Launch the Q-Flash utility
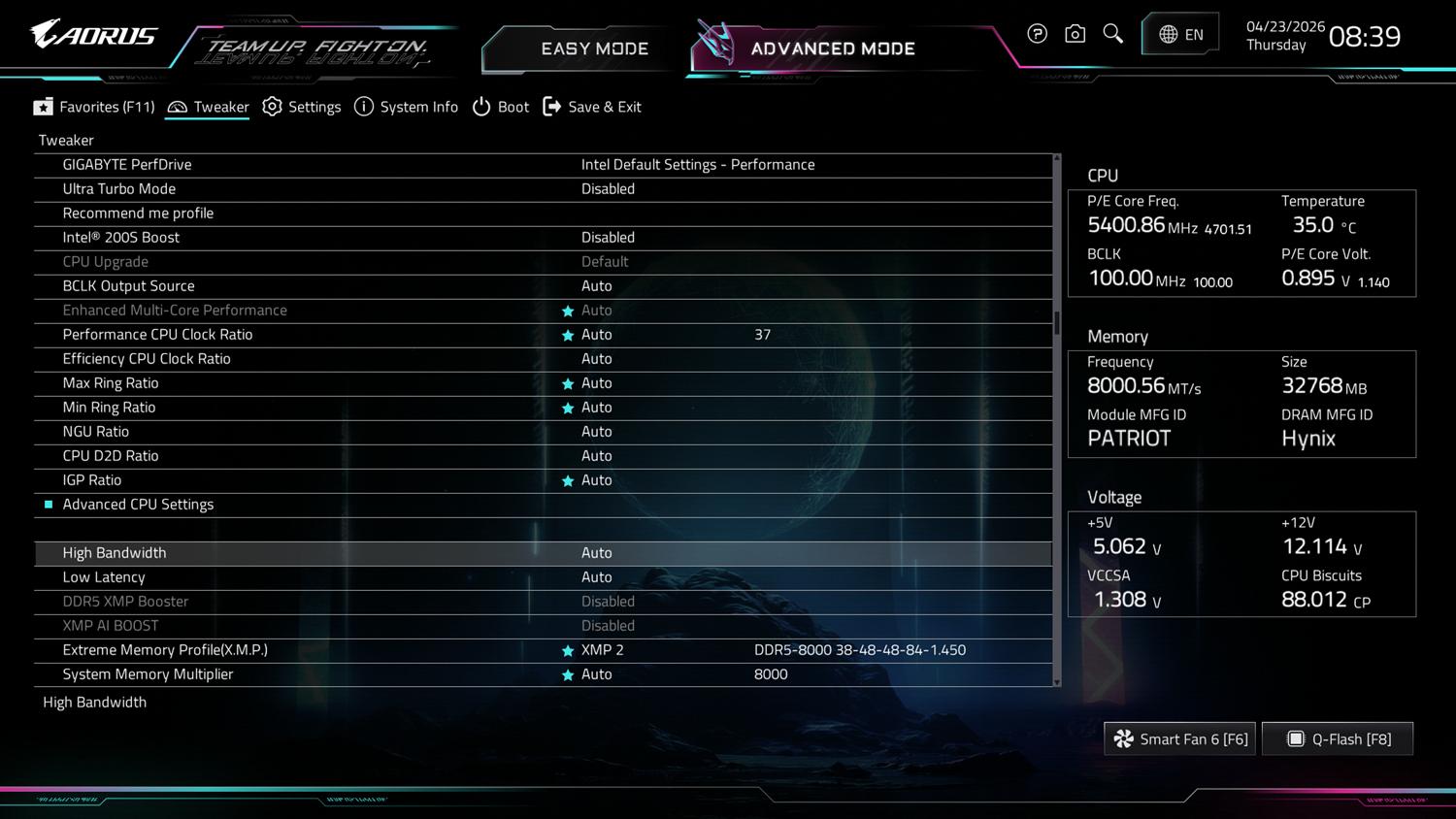The height and width of the screenshot is (819, 1456). click(x=1338, y=739)
